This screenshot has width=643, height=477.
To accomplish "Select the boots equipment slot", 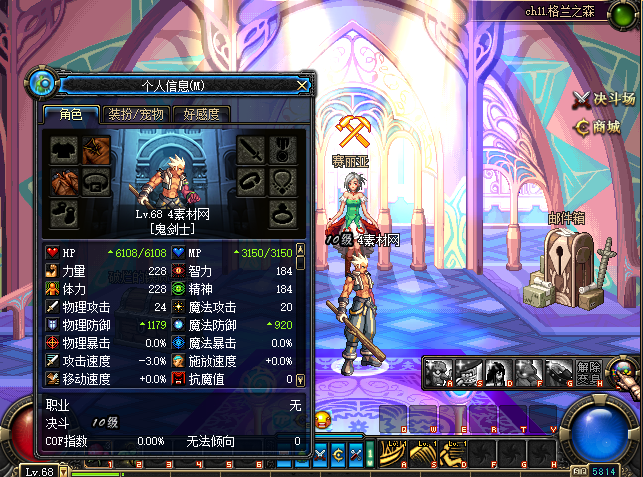I will pos(65,213).
